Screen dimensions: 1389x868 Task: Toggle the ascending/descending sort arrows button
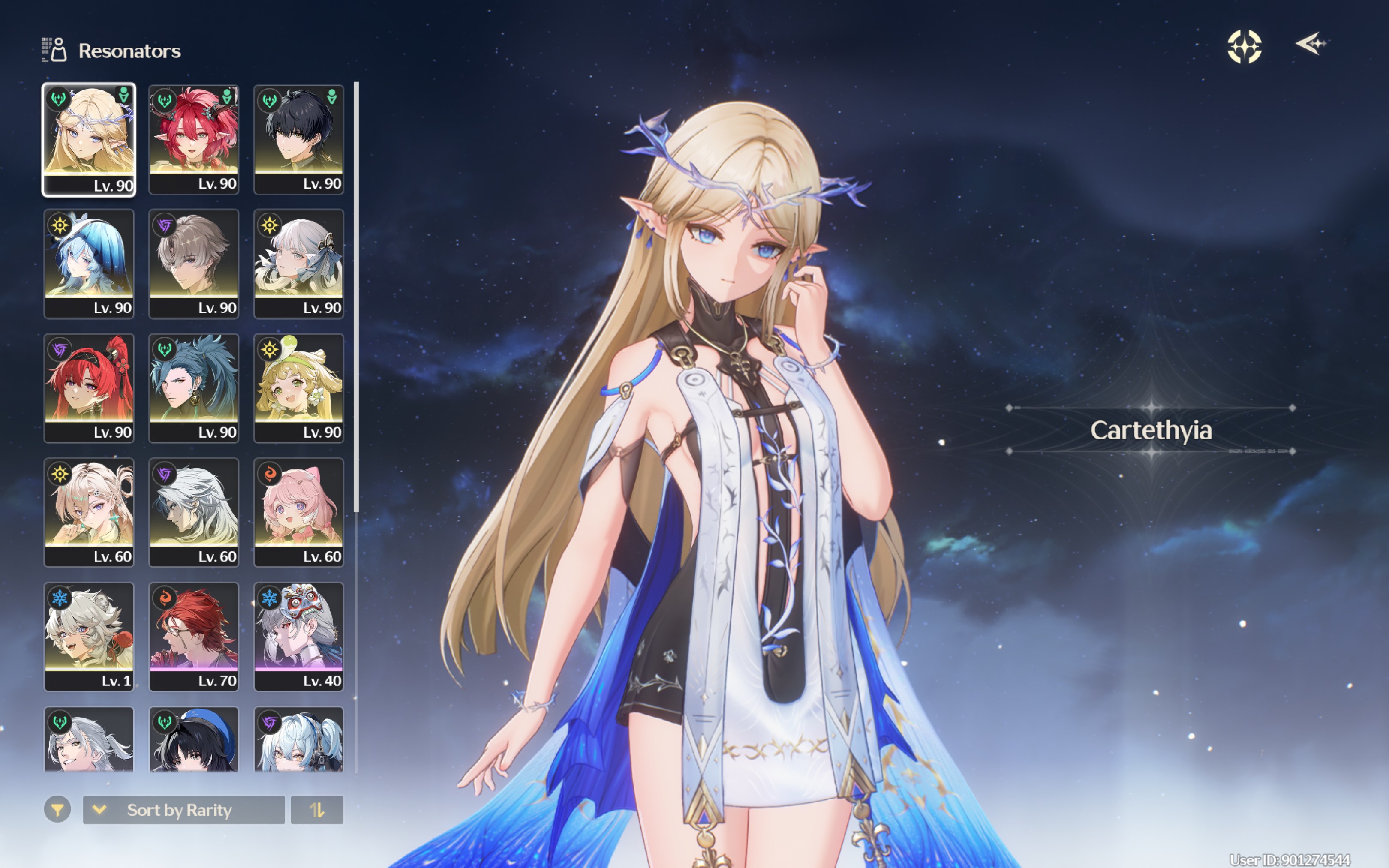point(317,810)
